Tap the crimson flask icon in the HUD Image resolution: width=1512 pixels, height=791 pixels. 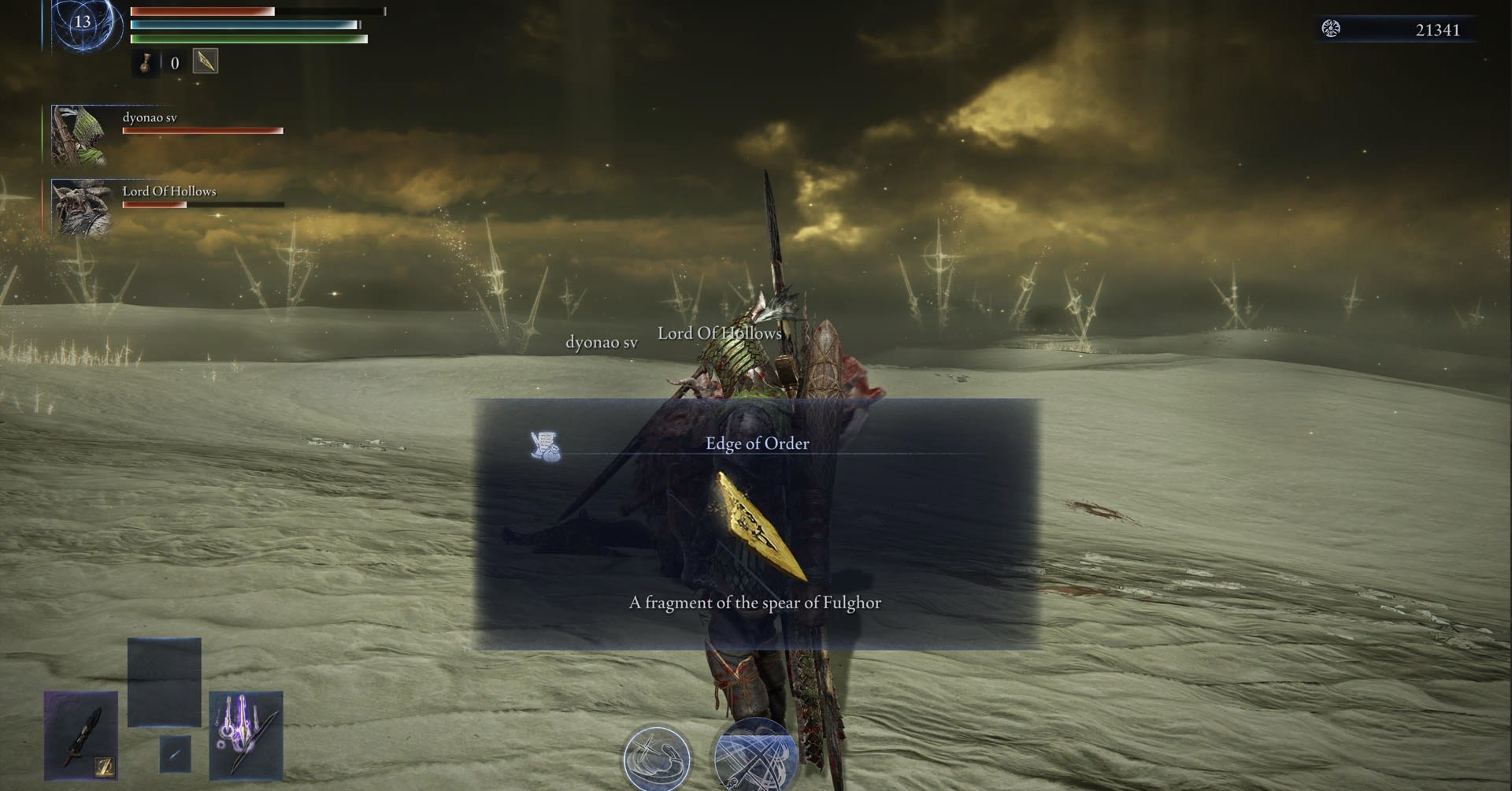click(x=146, y=63)
